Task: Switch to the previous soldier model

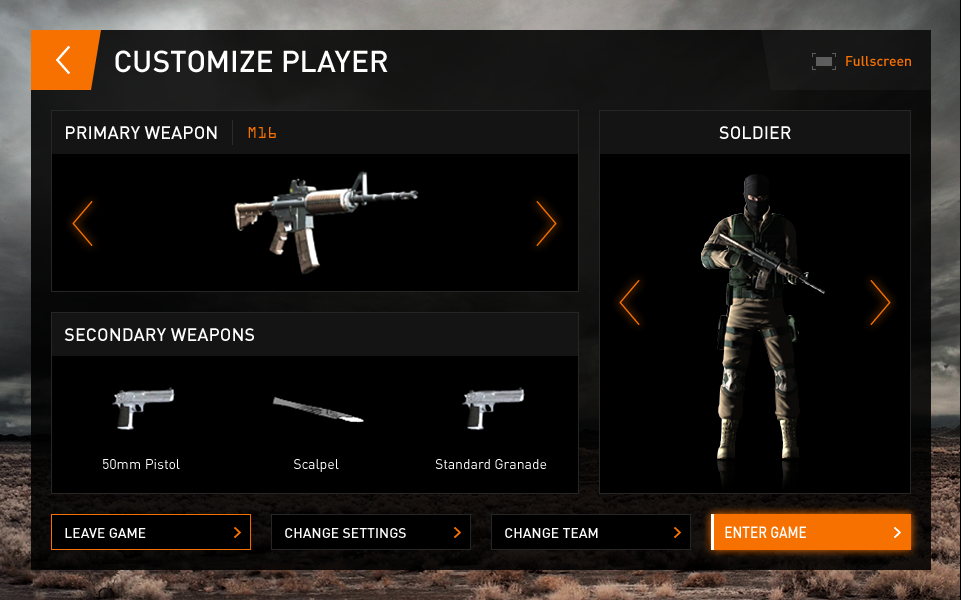Action: [x=630, y=302]
